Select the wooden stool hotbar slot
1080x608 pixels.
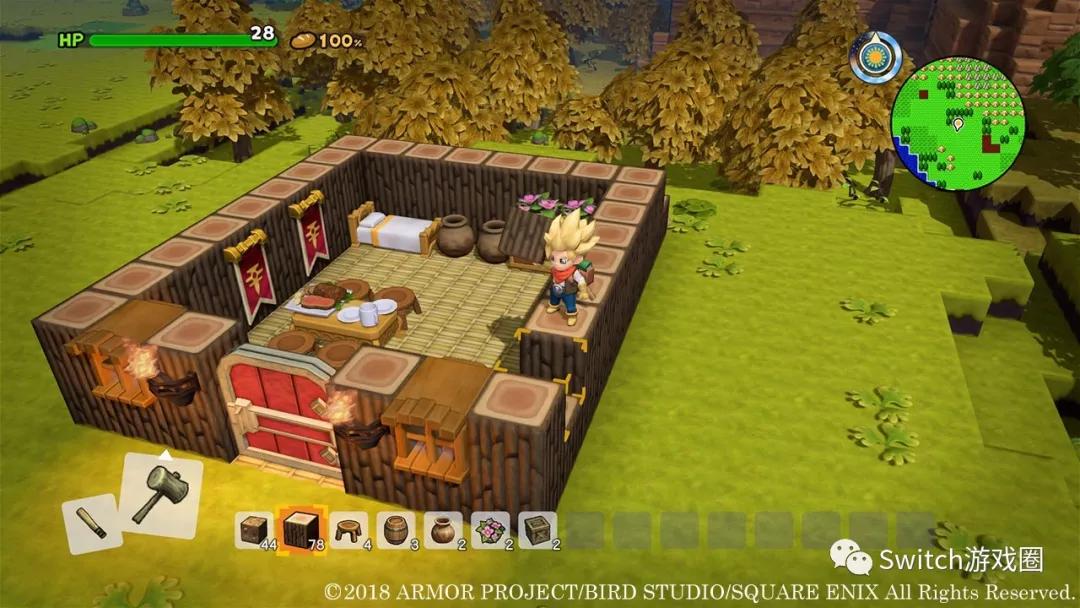[348, 529]
